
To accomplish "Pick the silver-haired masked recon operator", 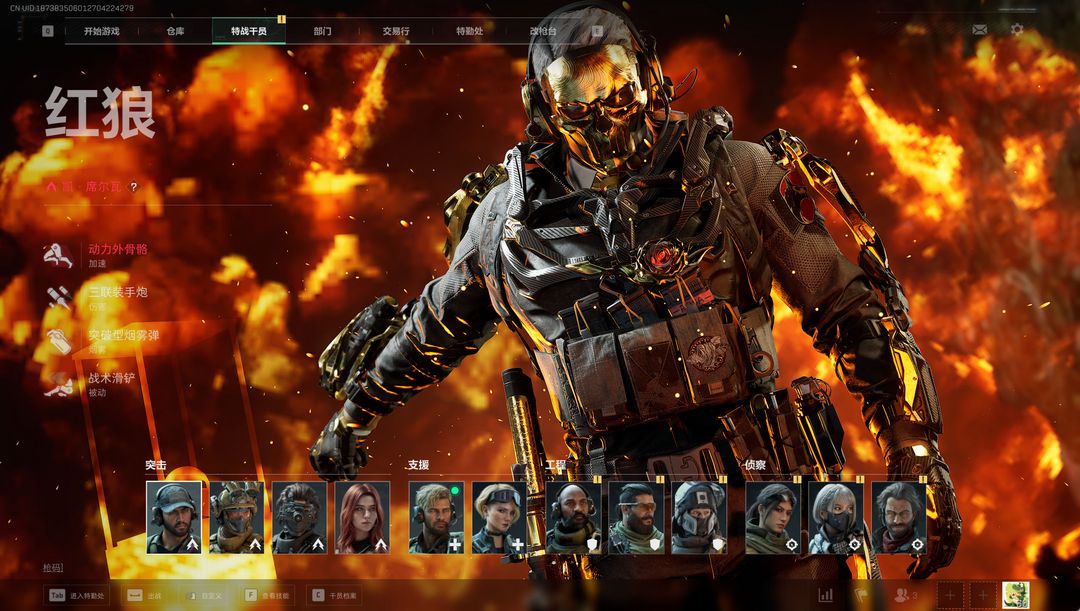I will (x=835, y=517).
